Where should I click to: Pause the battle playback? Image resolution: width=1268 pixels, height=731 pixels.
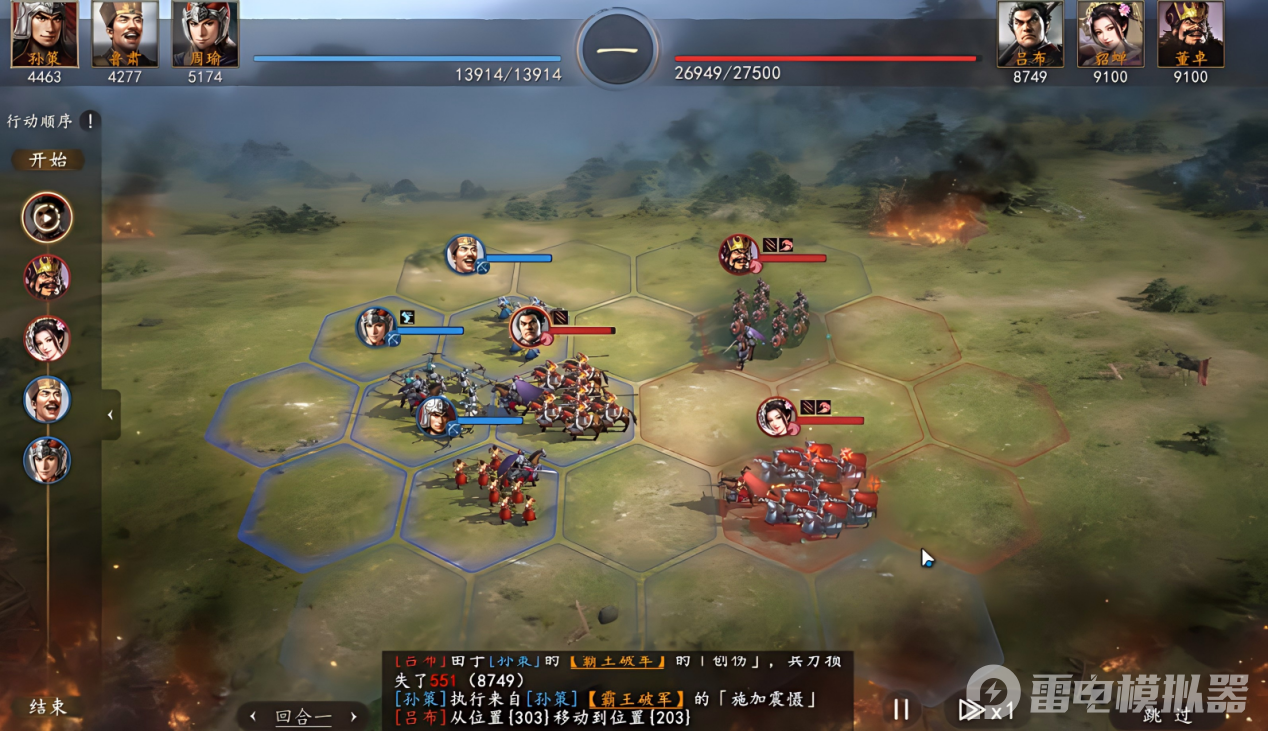[x=901, y=709]
